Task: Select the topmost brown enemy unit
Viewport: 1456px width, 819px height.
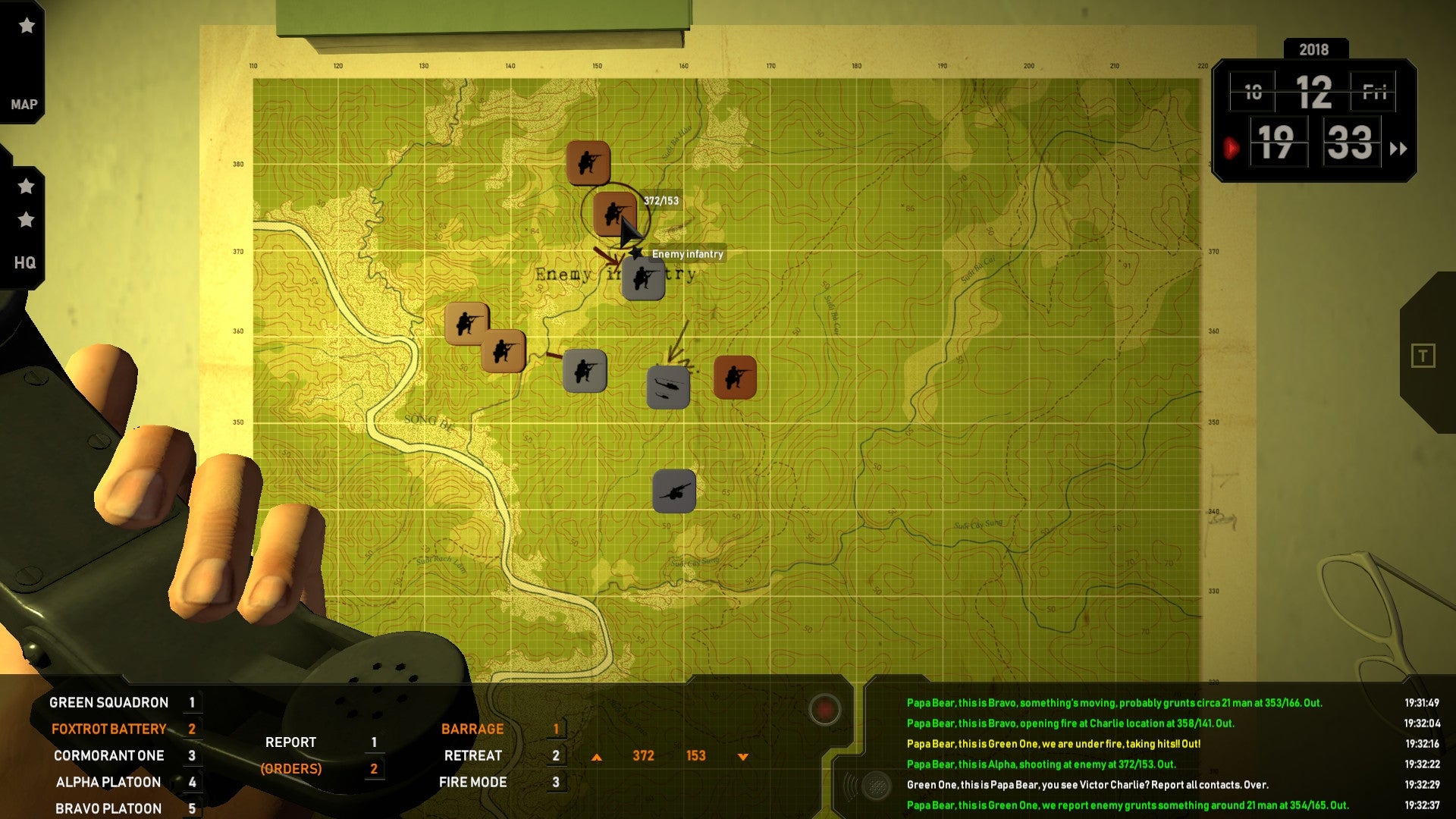Action: click(590, 162)
